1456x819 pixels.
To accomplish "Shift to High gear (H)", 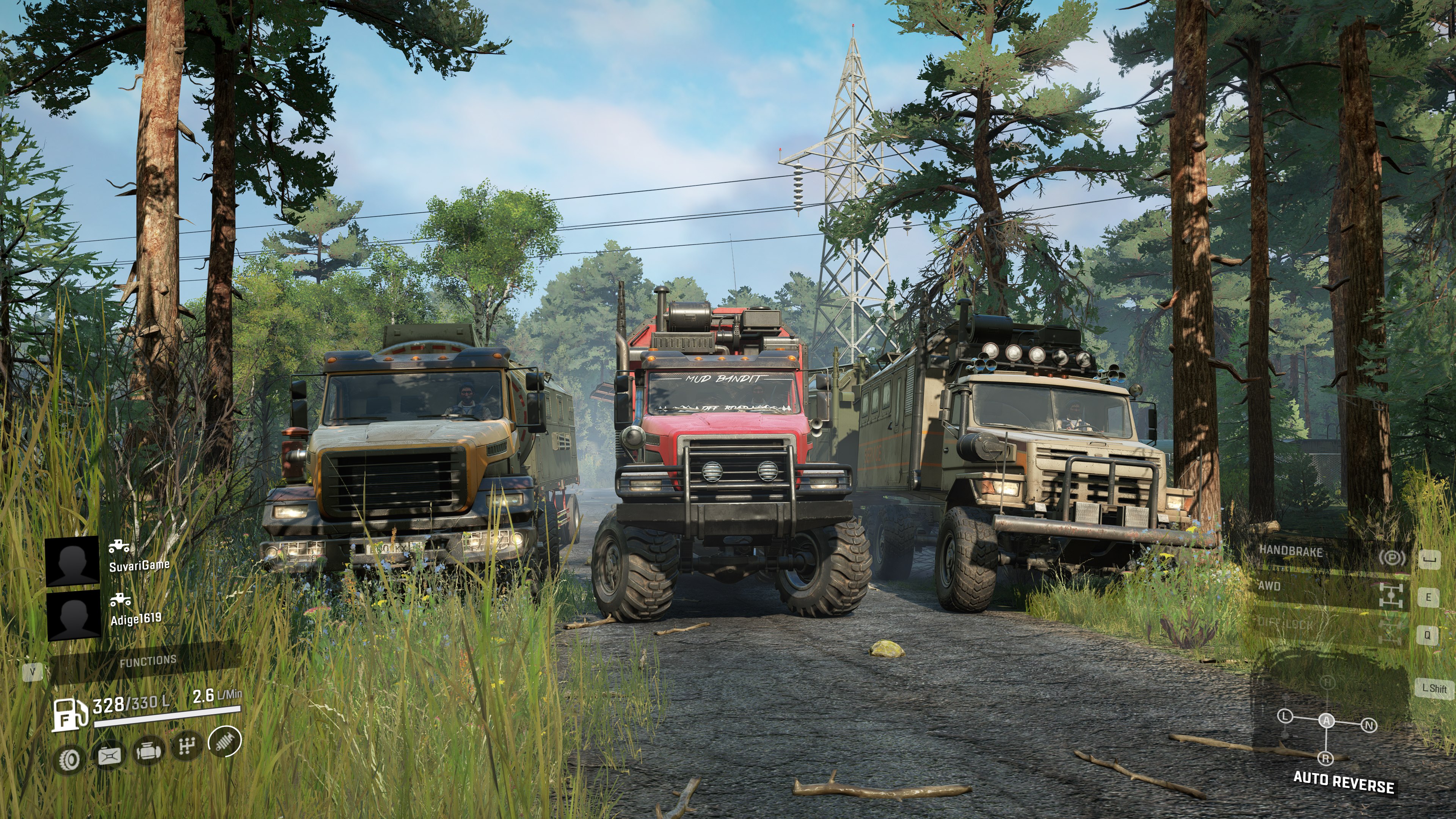I will tap(1328, 683).
